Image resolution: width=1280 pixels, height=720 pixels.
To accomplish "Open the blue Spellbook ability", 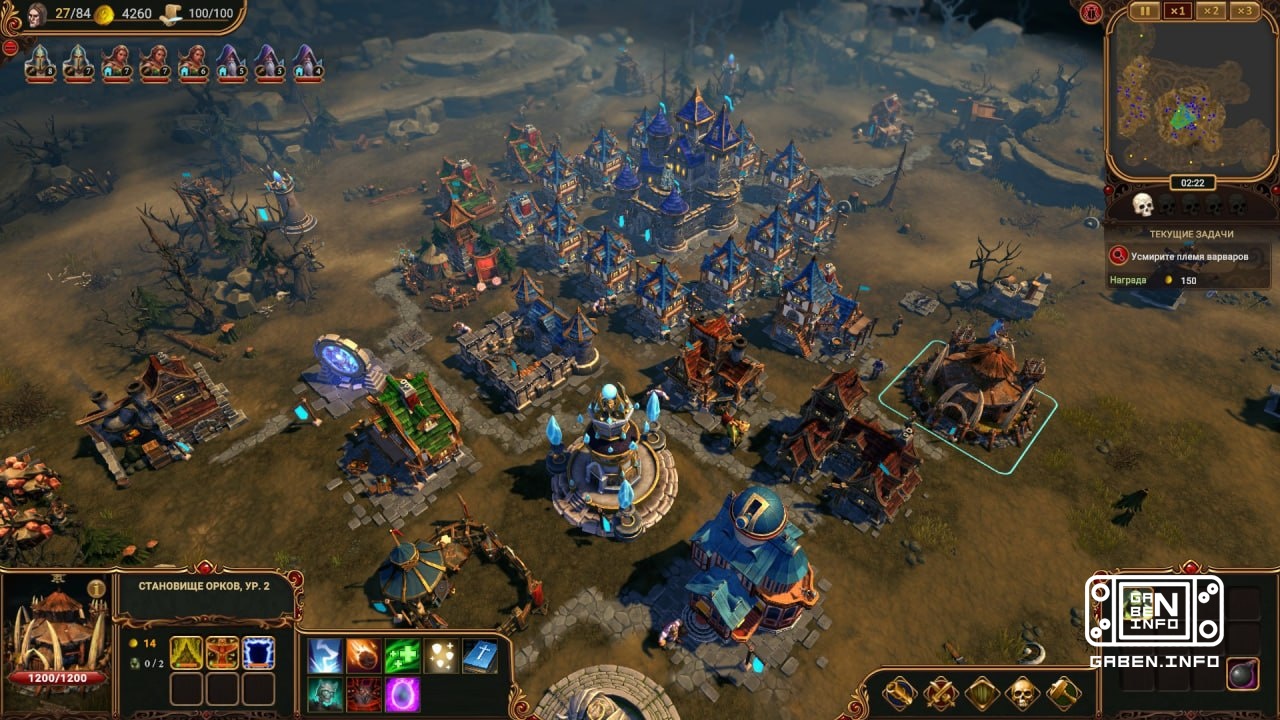I will click(479, 656).
